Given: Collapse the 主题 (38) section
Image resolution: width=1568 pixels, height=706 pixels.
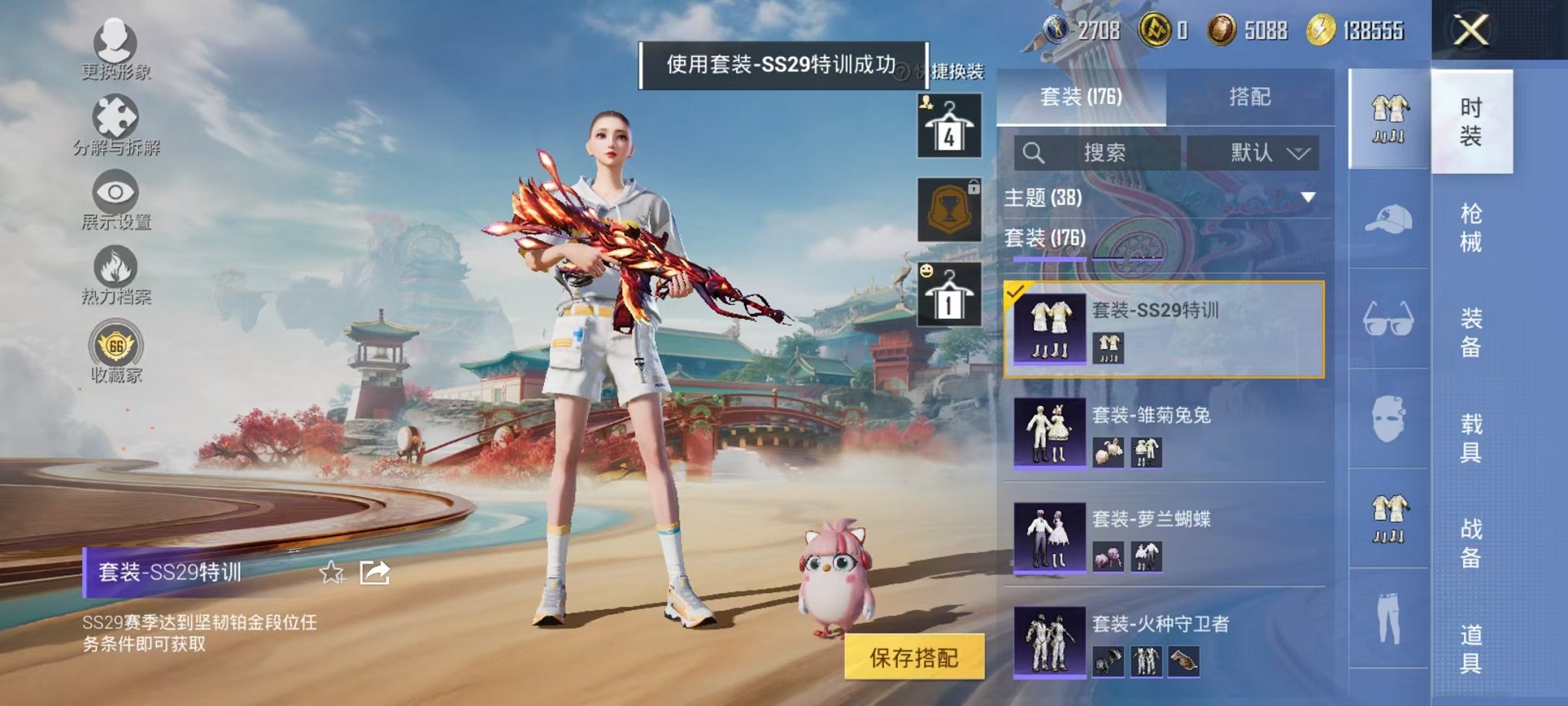Looking at the screenshot, I should (x=1308, y=198).
